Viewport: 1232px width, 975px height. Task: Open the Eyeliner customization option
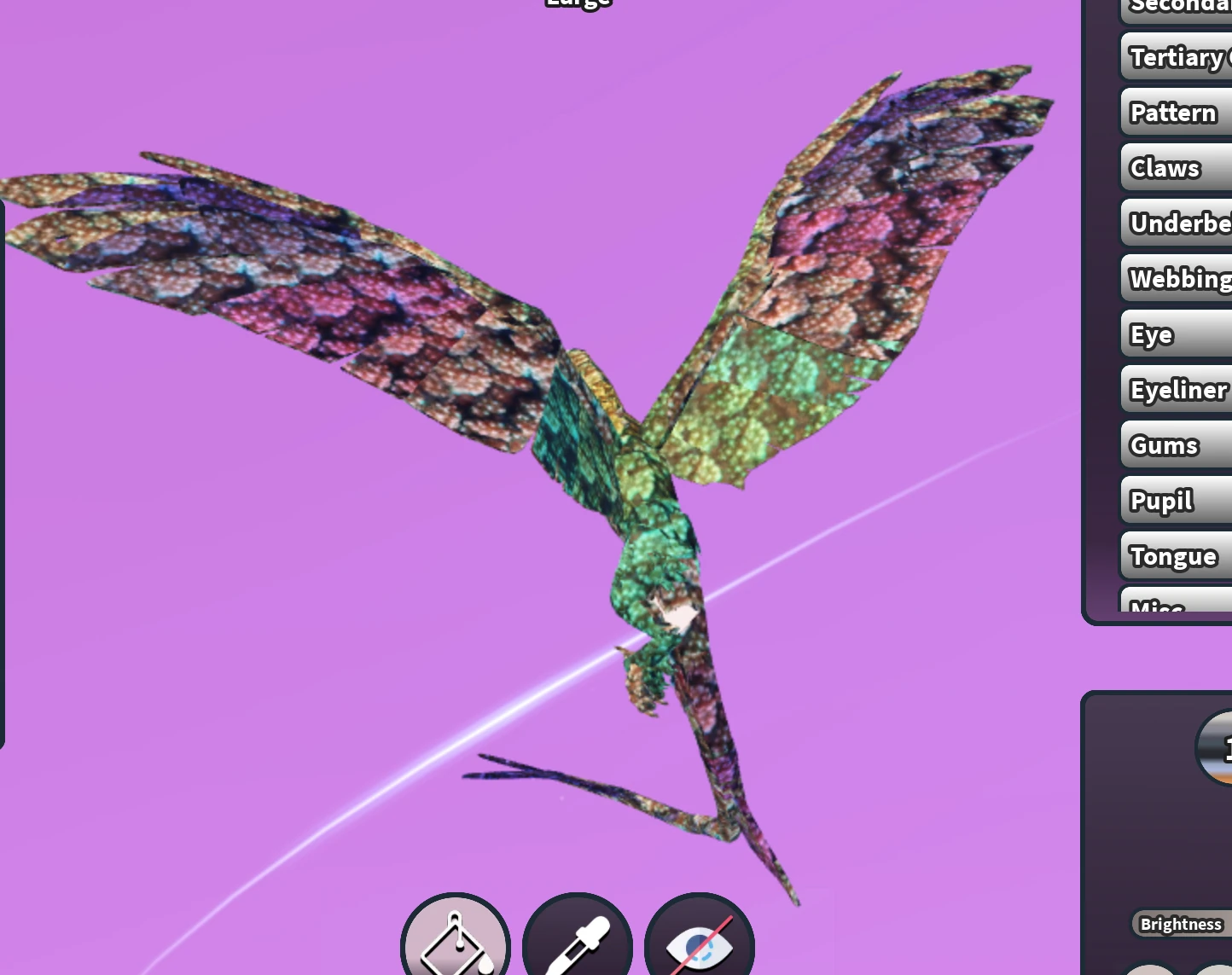(x=1178, y=389)
